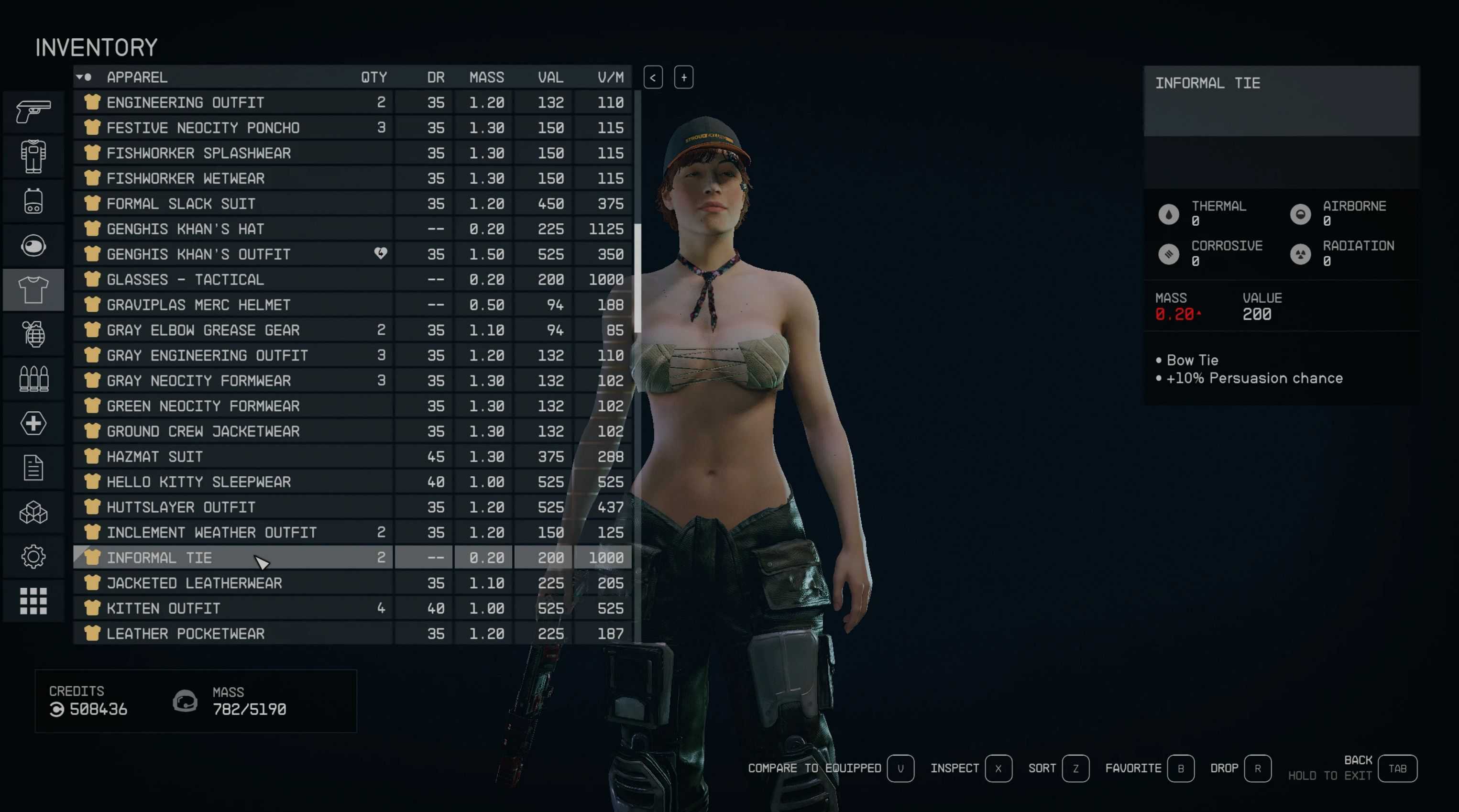1459x812 pixels.
Task: Open the aid medical cross category
Action: click(x=33, y=423)
